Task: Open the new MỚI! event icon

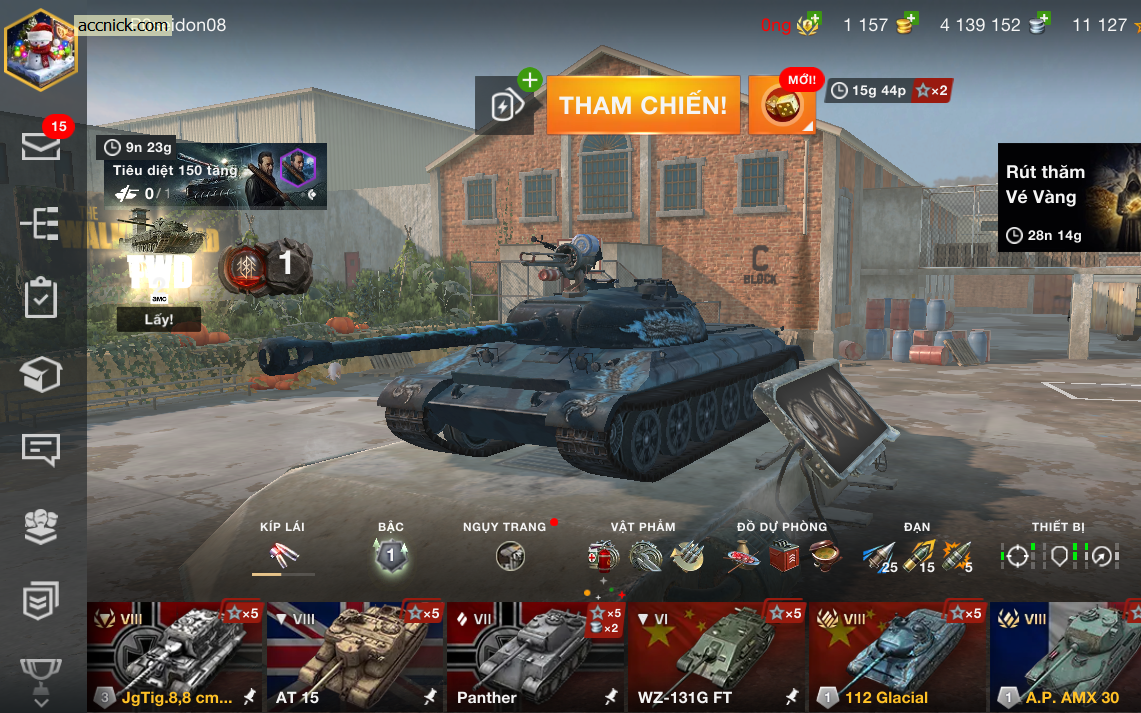Action: coord(782,105)
